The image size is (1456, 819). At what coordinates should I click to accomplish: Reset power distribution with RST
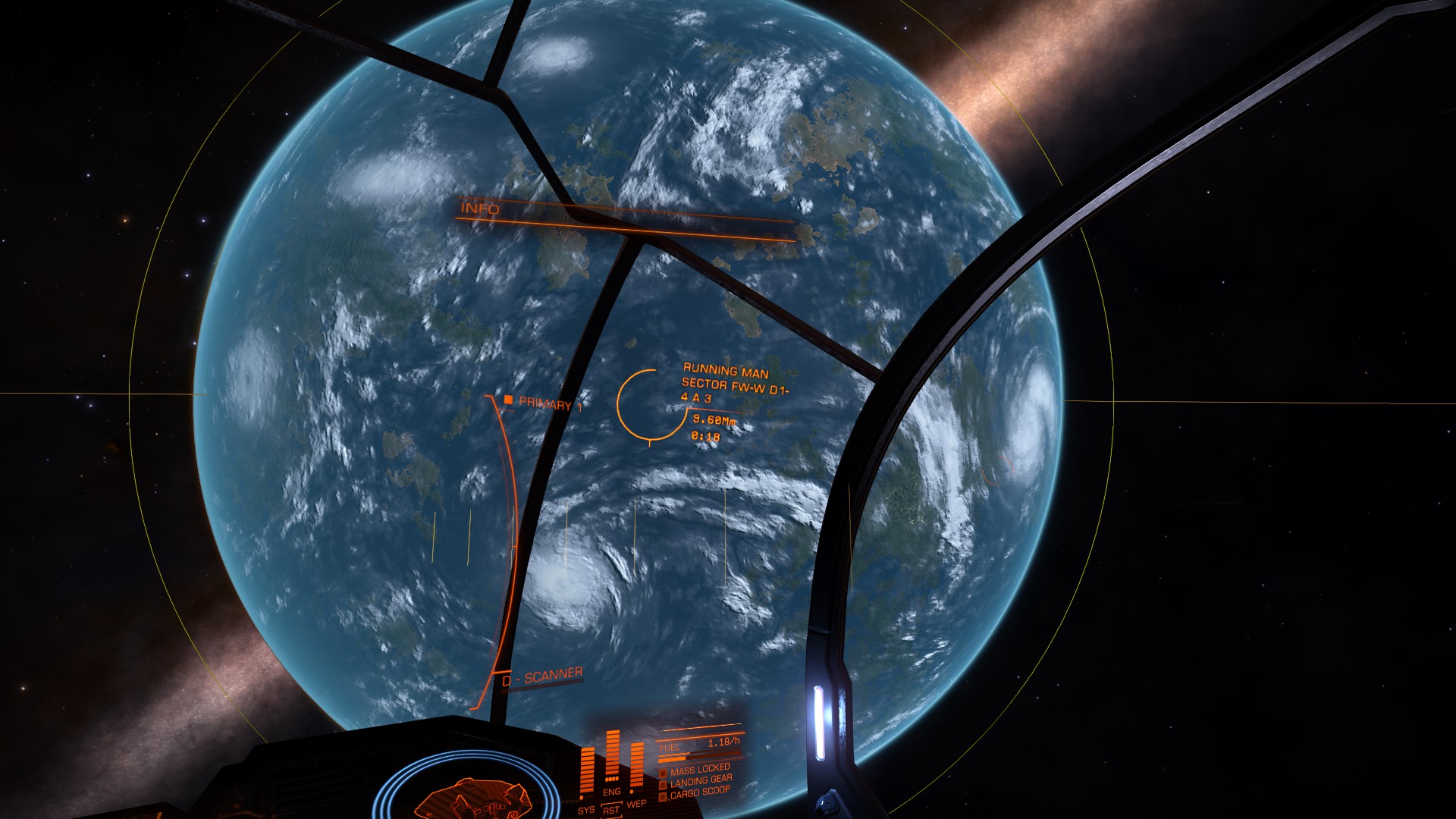click(611, 811)
